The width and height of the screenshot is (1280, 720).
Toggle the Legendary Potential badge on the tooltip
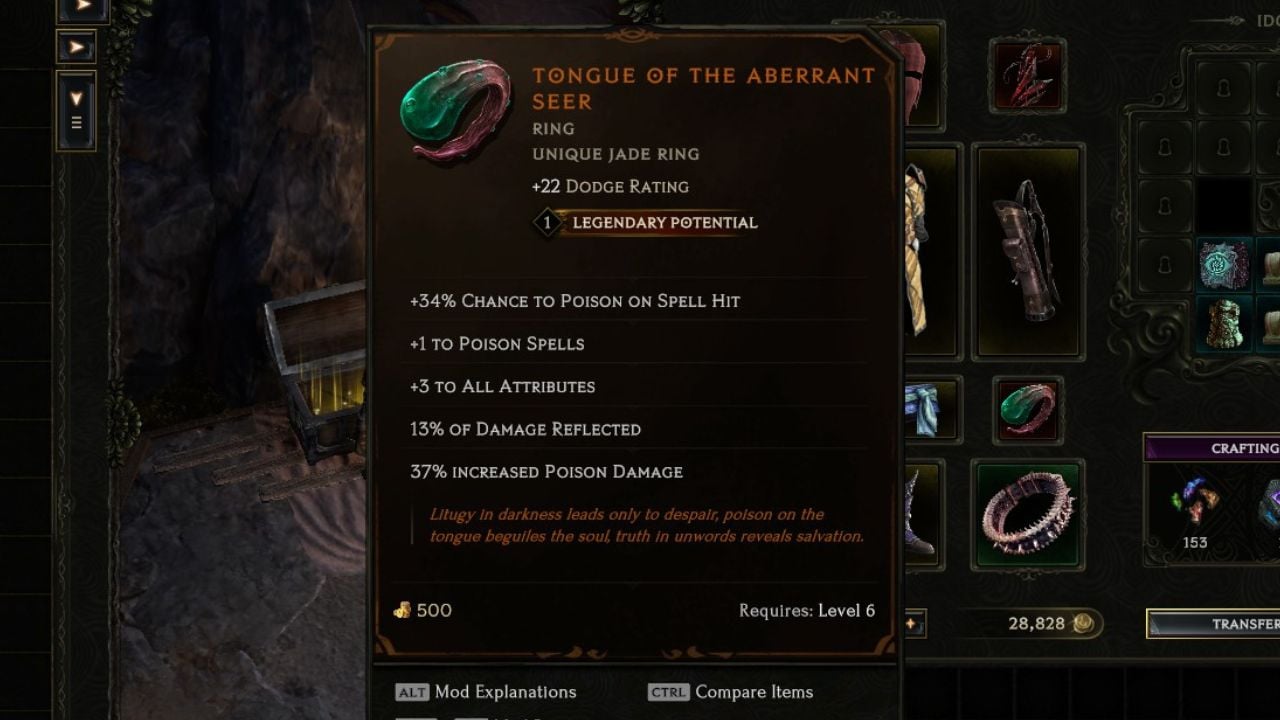pos(644,222)
